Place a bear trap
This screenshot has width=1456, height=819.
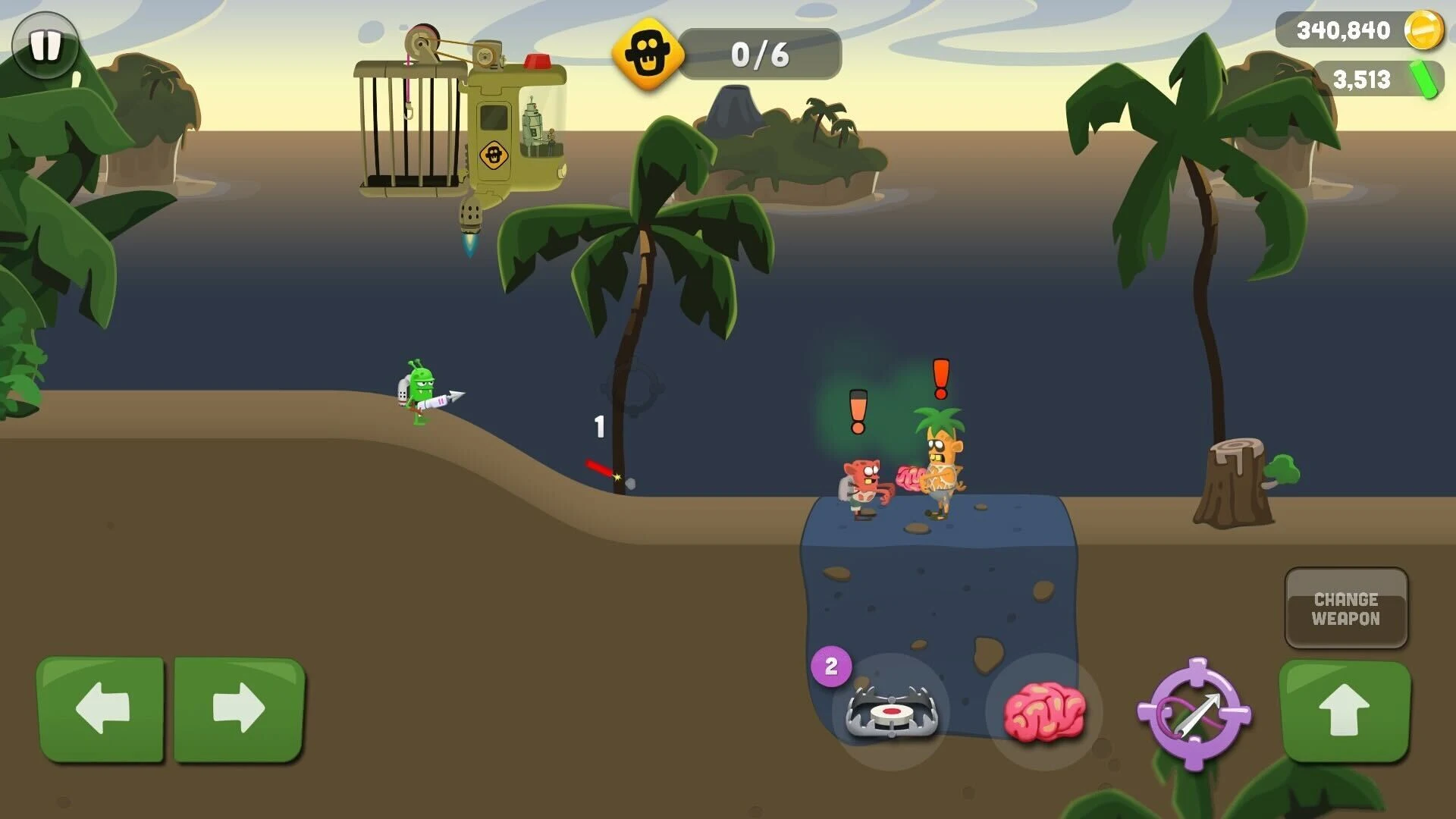point(892,712)
